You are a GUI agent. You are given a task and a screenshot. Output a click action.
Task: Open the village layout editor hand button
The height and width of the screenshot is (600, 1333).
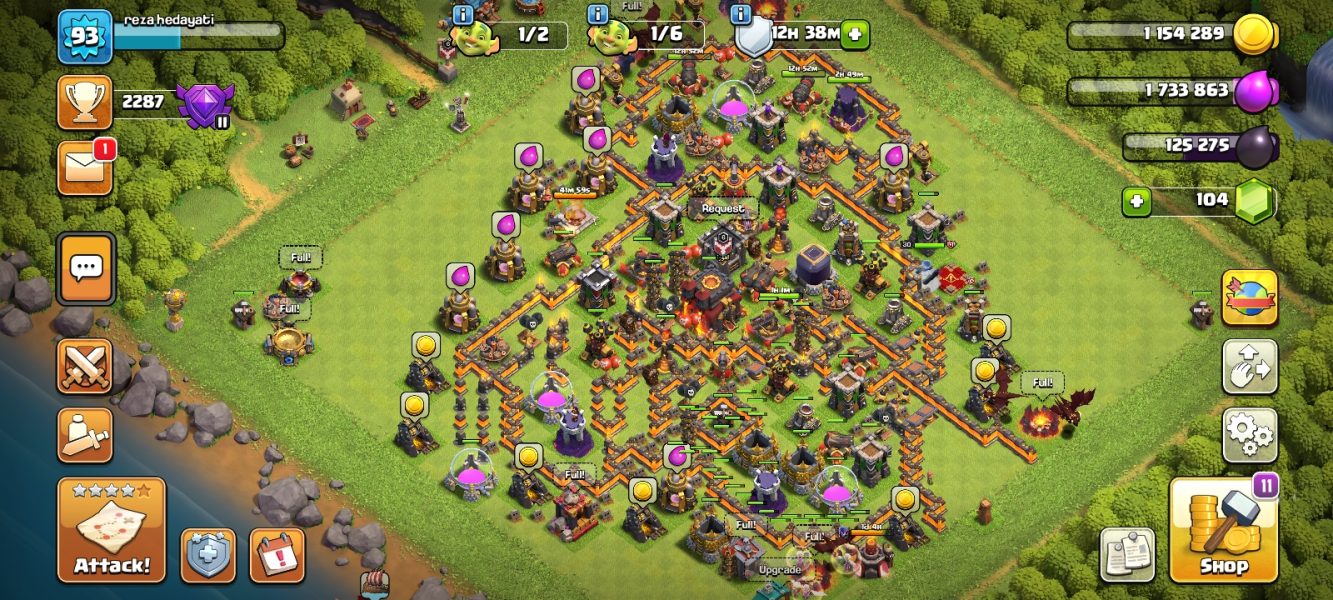pos(1249,366)
